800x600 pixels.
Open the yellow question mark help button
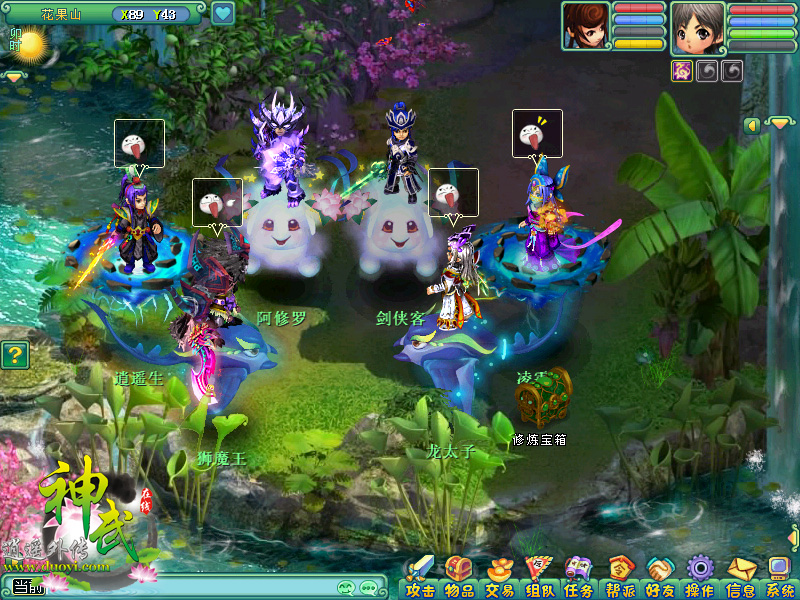pos(14,355)
